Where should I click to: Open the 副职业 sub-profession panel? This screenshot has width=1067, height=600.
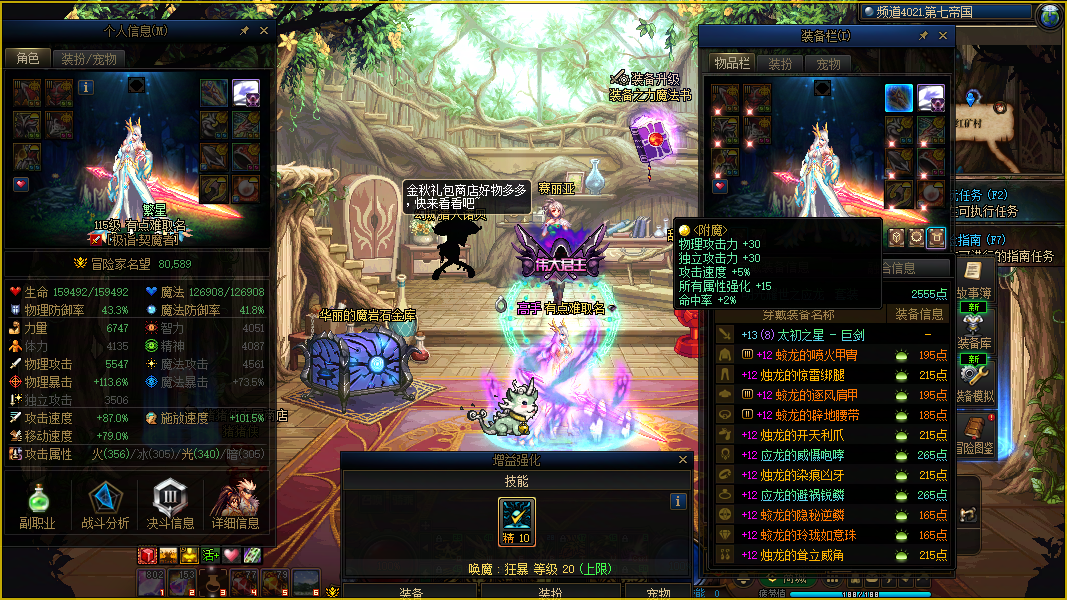pyautogui.click(x=37, y=505)
